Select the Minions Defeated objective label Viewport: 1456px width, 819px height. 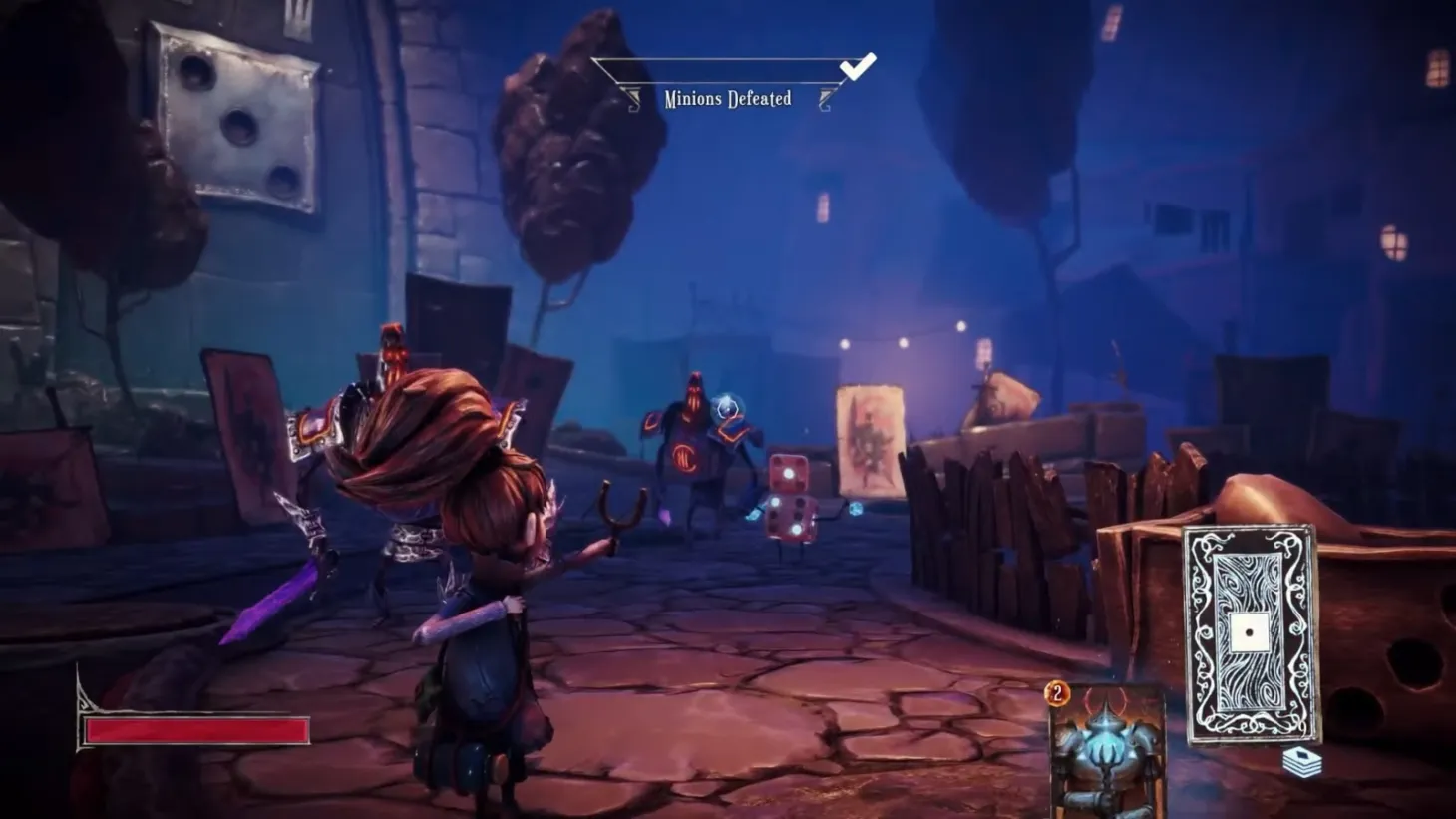(727, 98)
